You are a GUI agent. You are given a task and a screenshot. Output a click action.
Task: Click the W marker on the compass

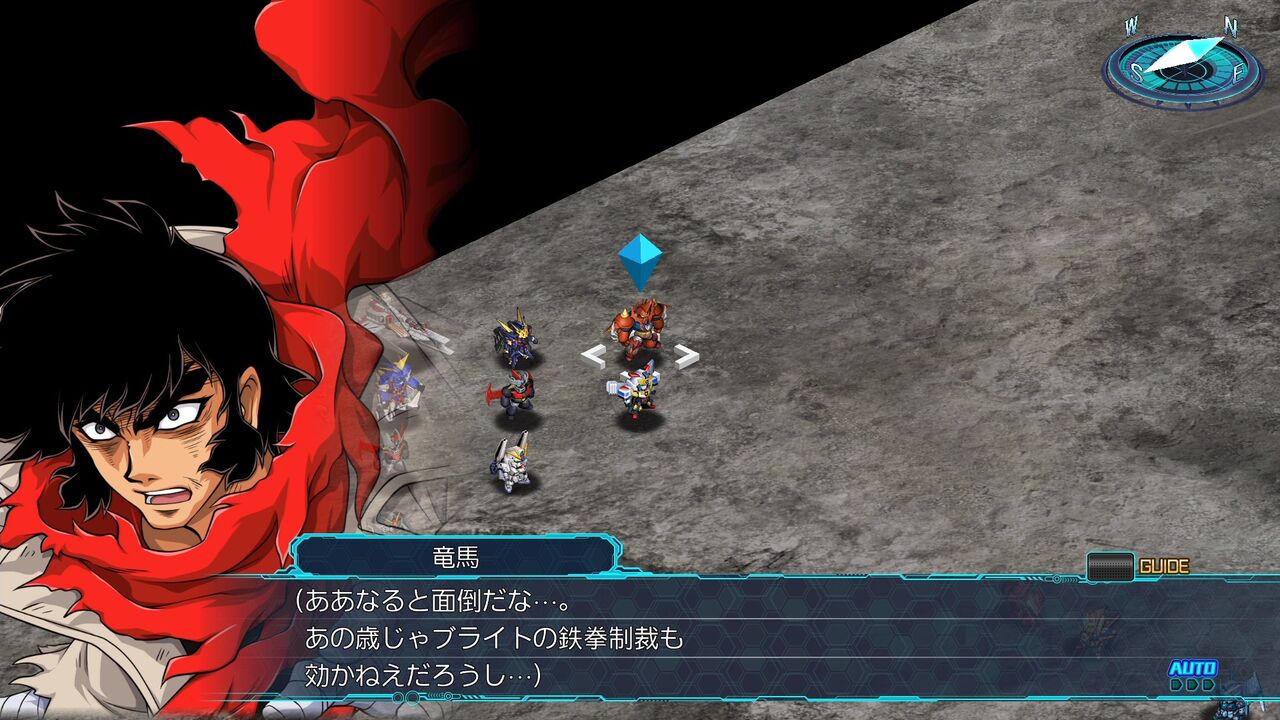coord(1130,23)
